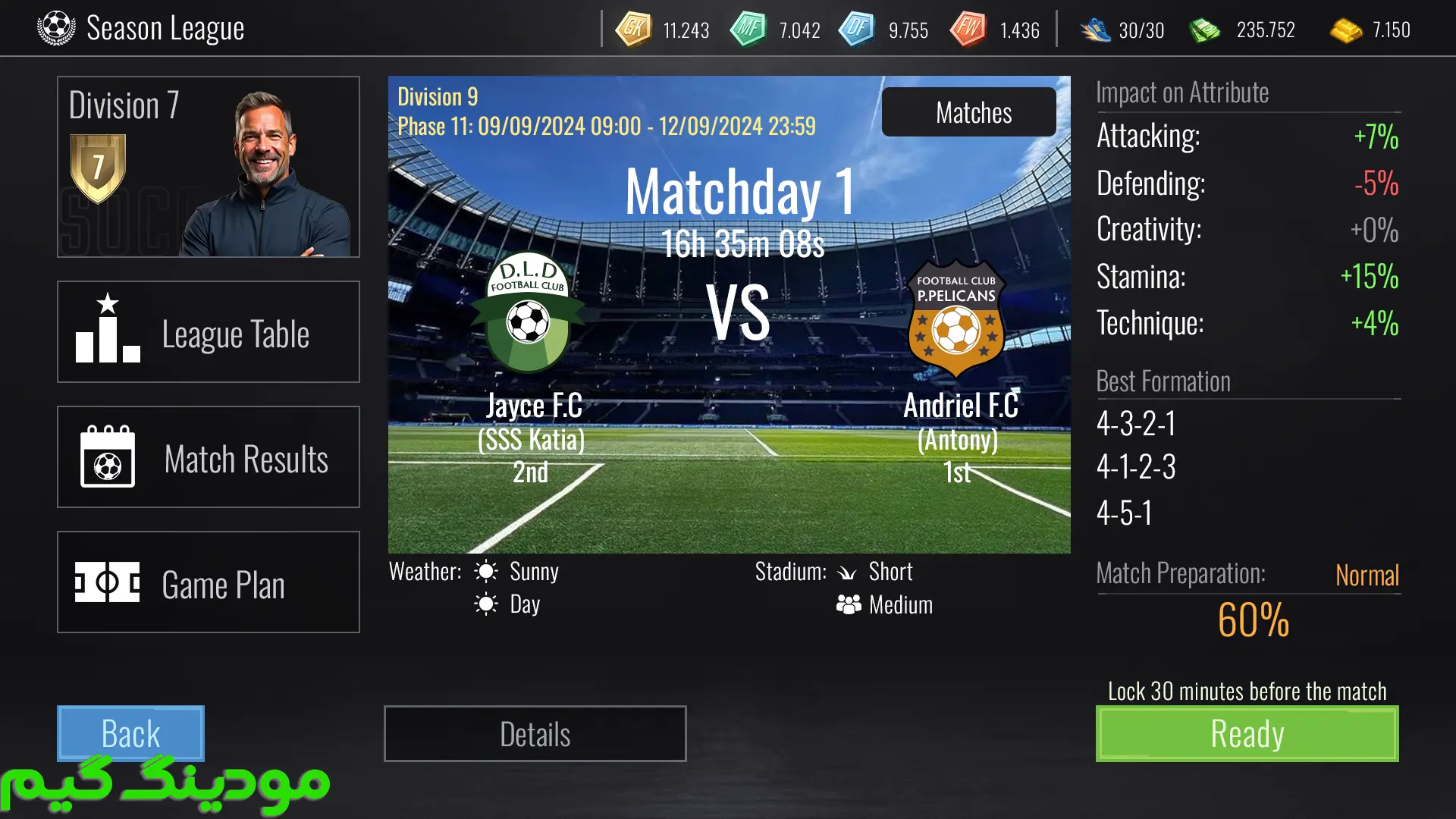
Task: Go back with the Back button
Action: [x=130, y=733]
